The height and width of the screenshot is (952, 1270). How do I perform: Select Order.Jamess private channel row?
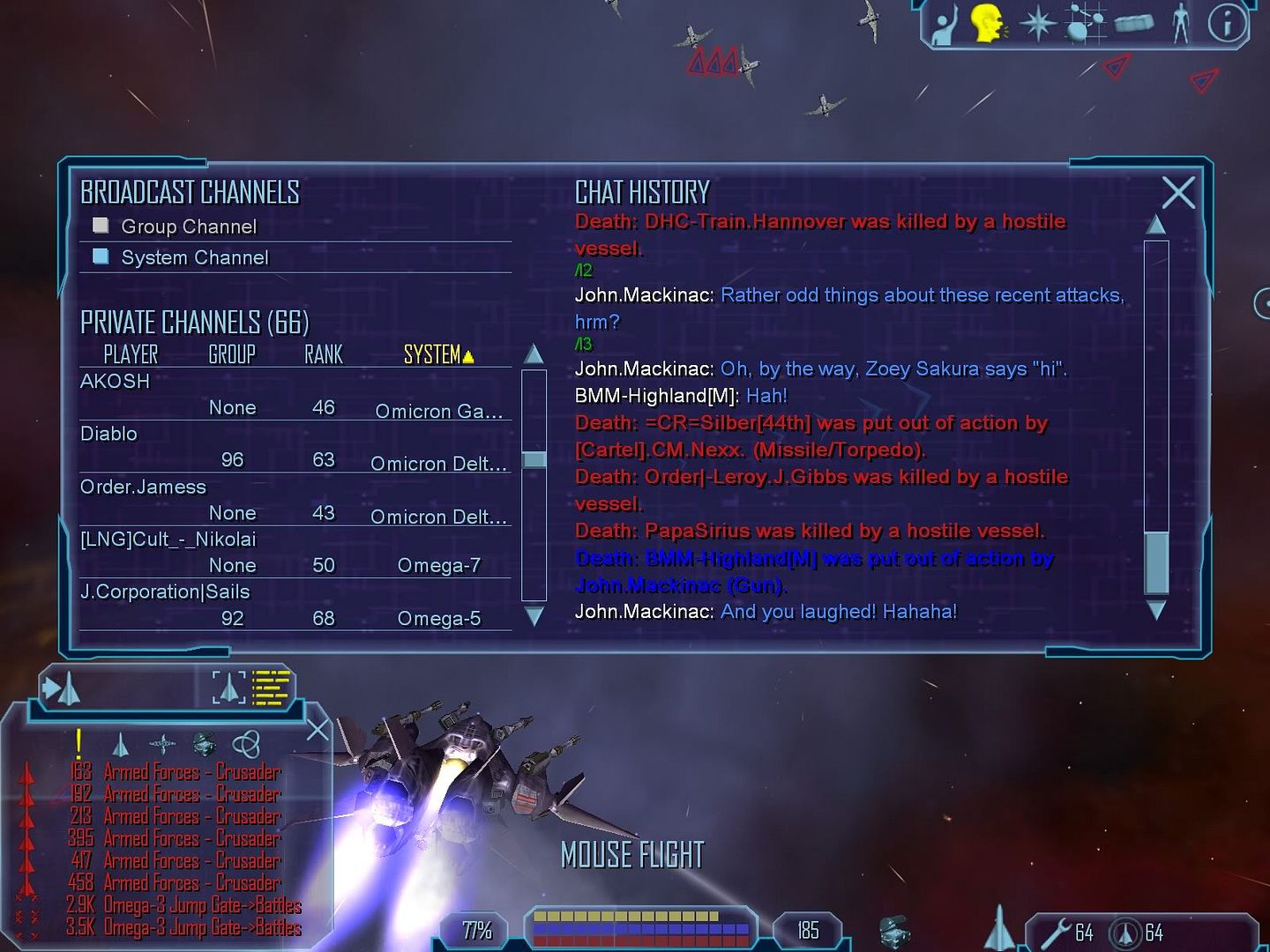(143, 487)
